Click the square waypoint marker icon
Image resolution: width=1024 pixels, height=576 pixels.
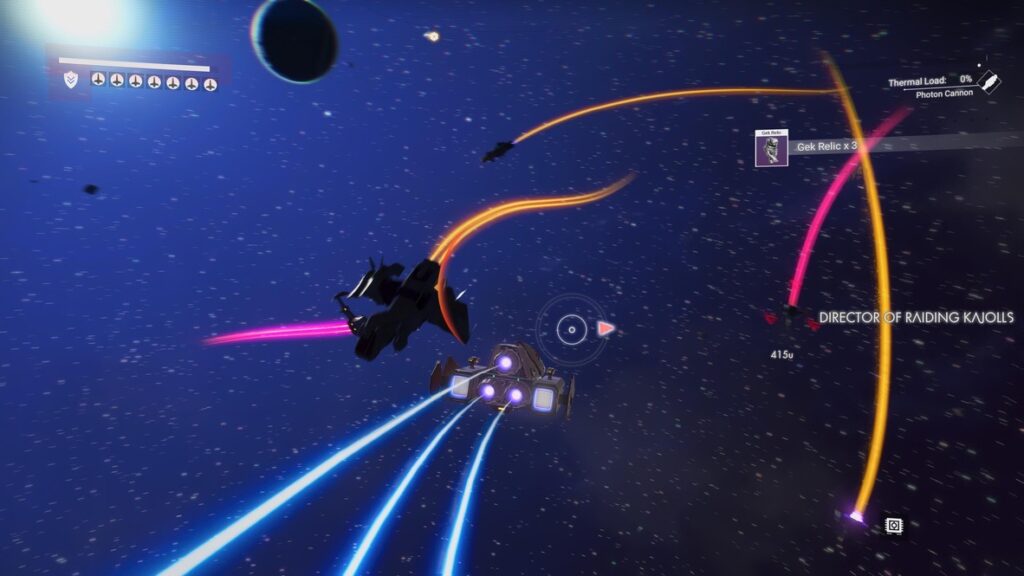click(x=894, y=525)
